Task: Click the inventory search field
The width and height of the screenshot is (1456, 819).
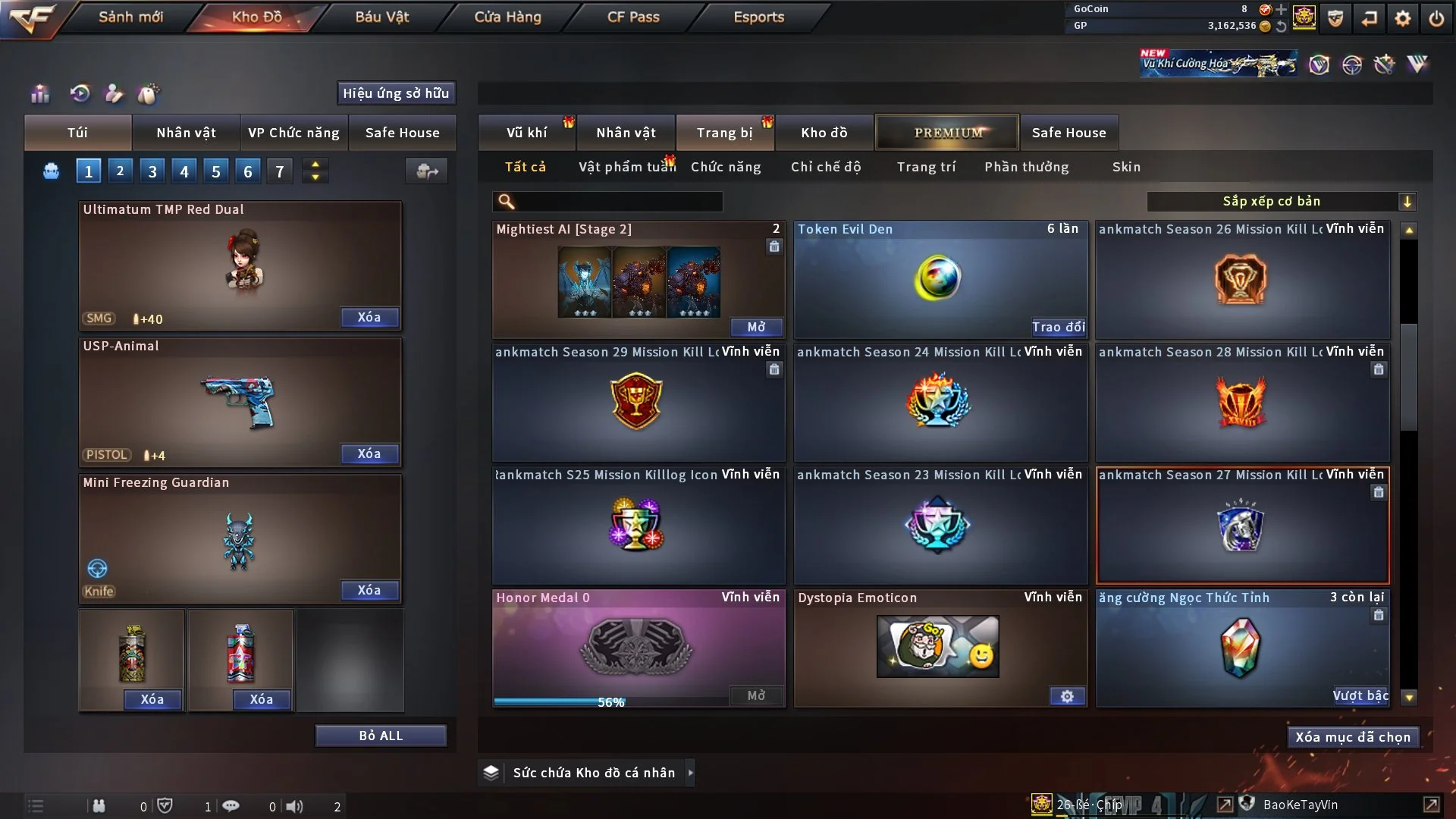Action: [618, 202]
